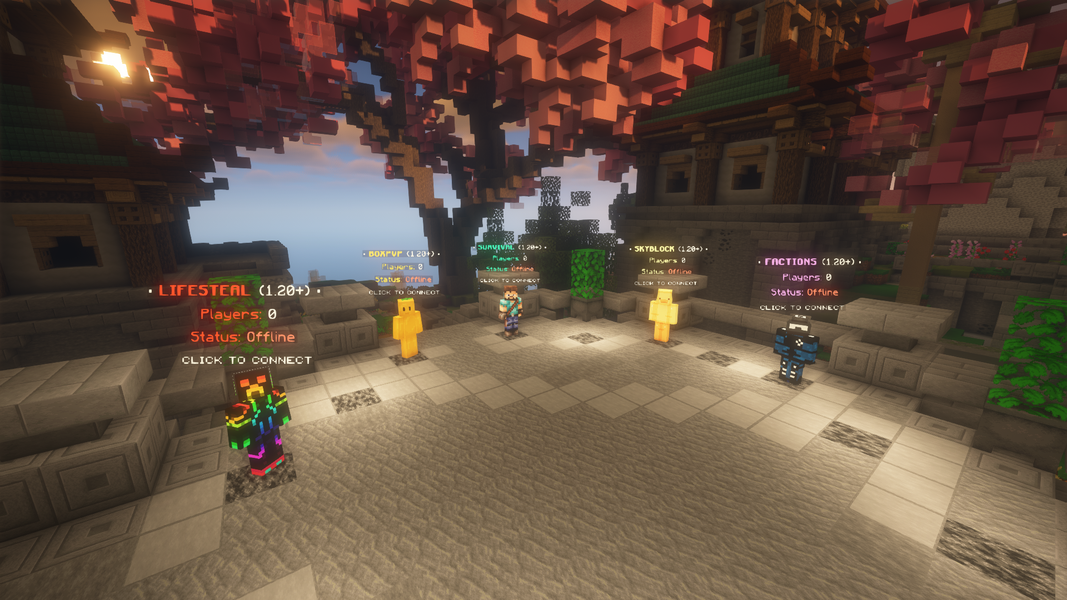
Task: Connect to the Factions server NPC
Action: pos(796,350)
